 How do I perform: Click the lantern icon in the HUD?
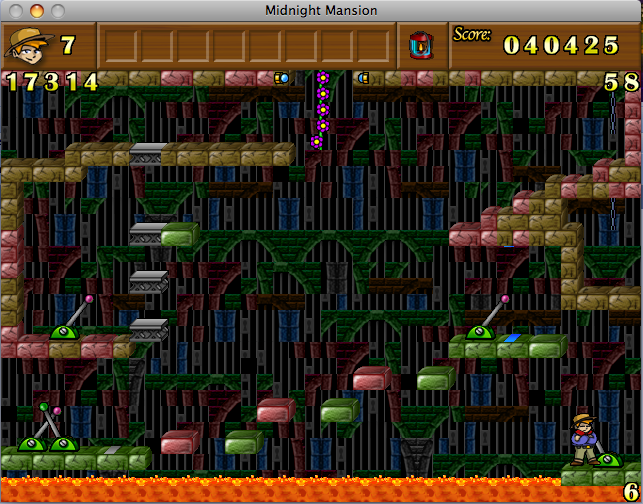tap(421, 45)
